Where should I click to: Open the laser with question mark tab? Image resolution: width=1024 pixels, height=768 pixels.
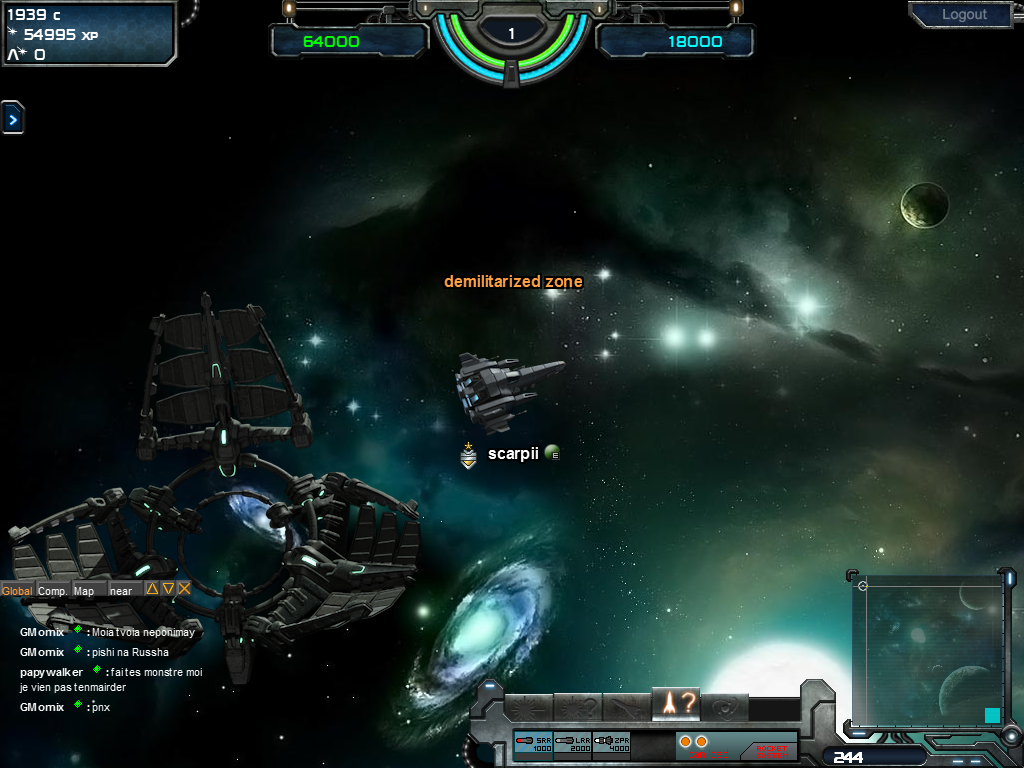(578, 706)
